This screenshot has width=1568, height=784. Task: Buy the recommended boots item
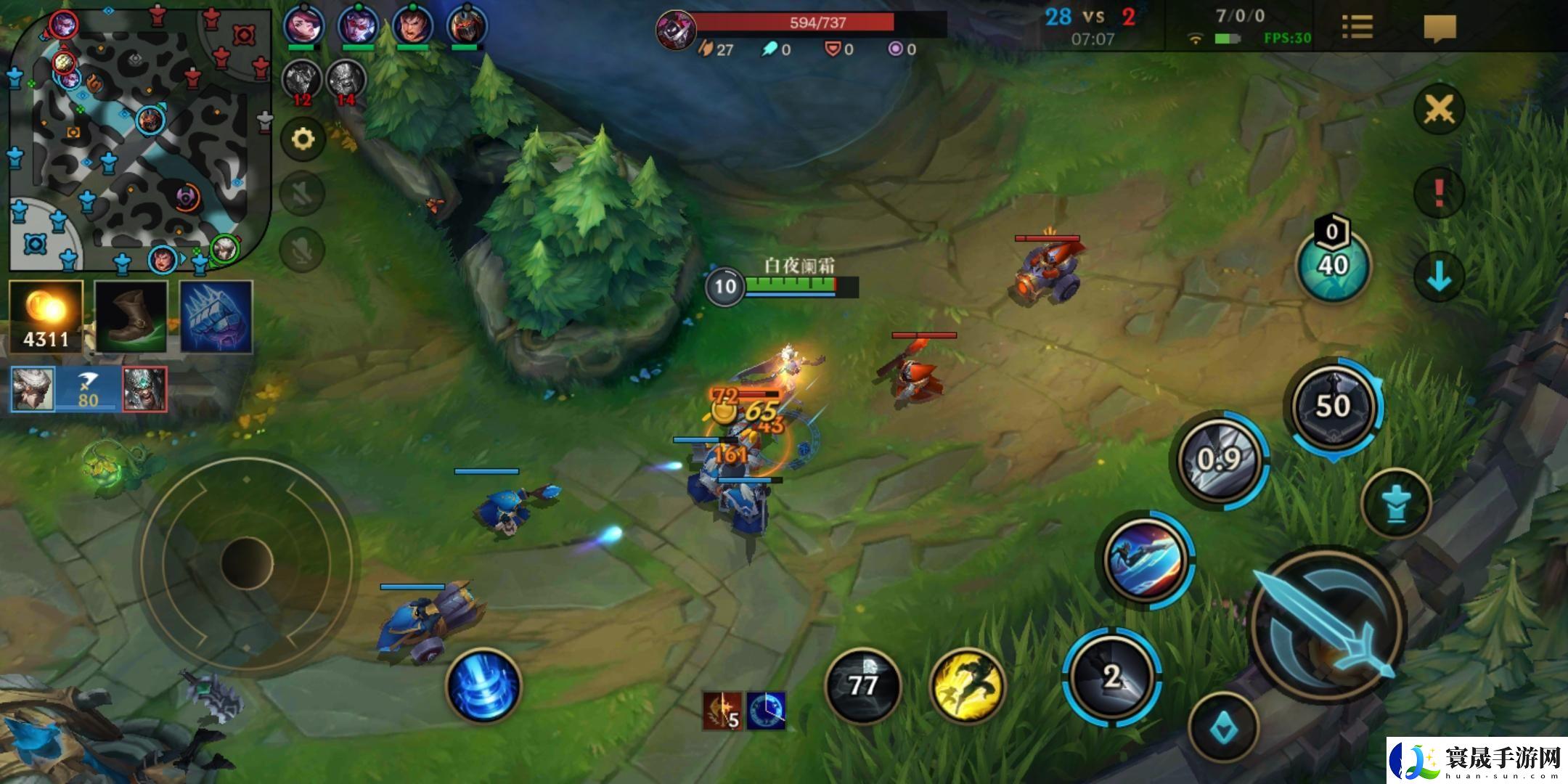pos(131,317)
